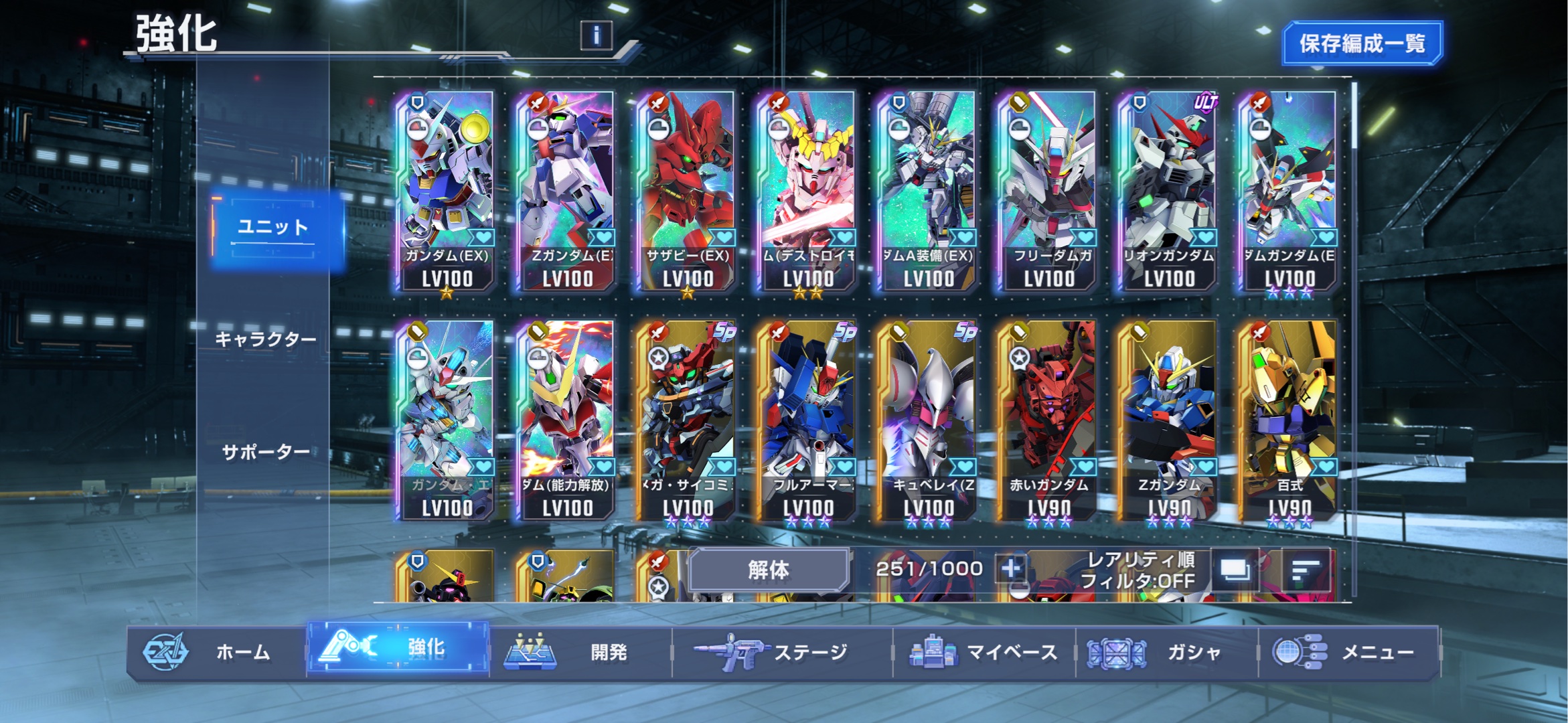The image size is (1568, 723).
Task: Open the 開発 development menu
Action: tap(580, 652)
